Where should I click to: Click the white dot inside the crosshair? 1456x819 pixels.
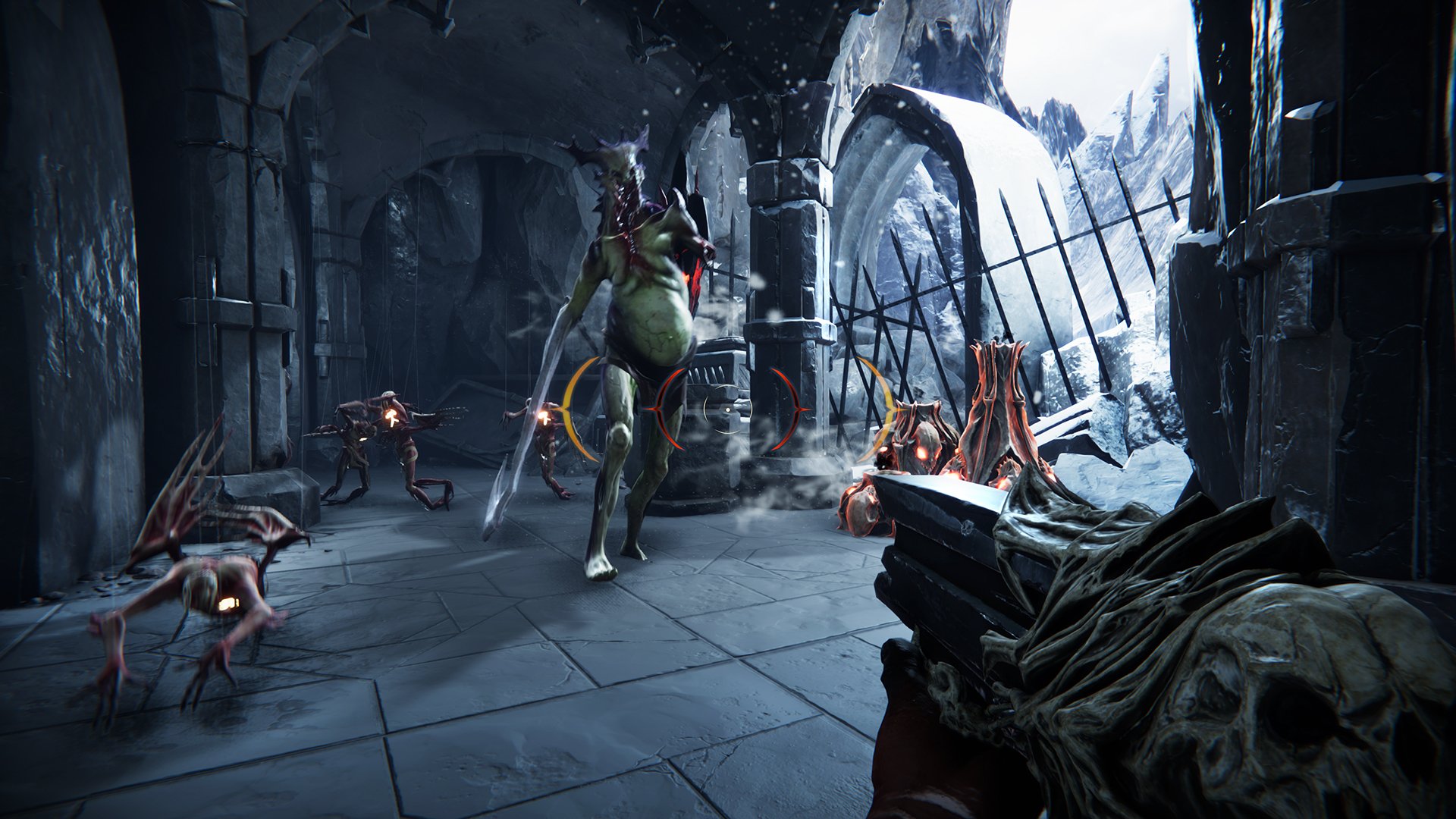728,409
